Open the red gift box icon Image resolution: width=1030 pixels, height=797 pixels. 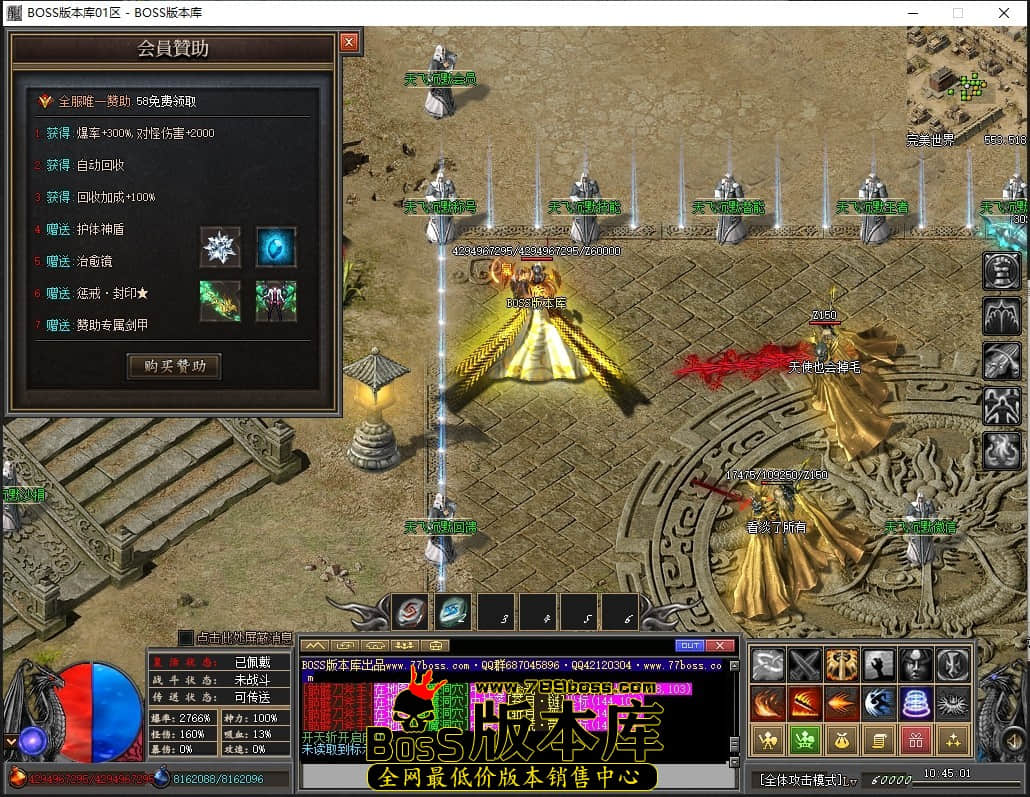pos(915,741)
